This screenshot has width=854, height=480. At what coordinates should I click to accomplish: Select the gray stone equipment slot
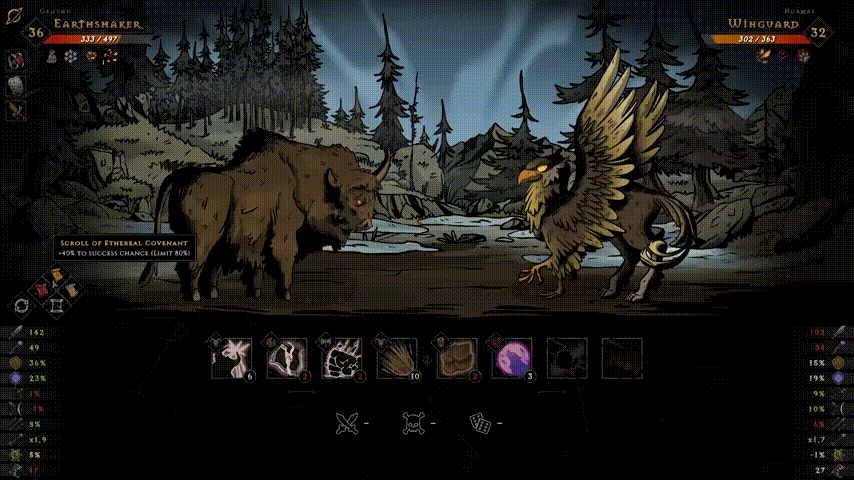coord(17,85)
